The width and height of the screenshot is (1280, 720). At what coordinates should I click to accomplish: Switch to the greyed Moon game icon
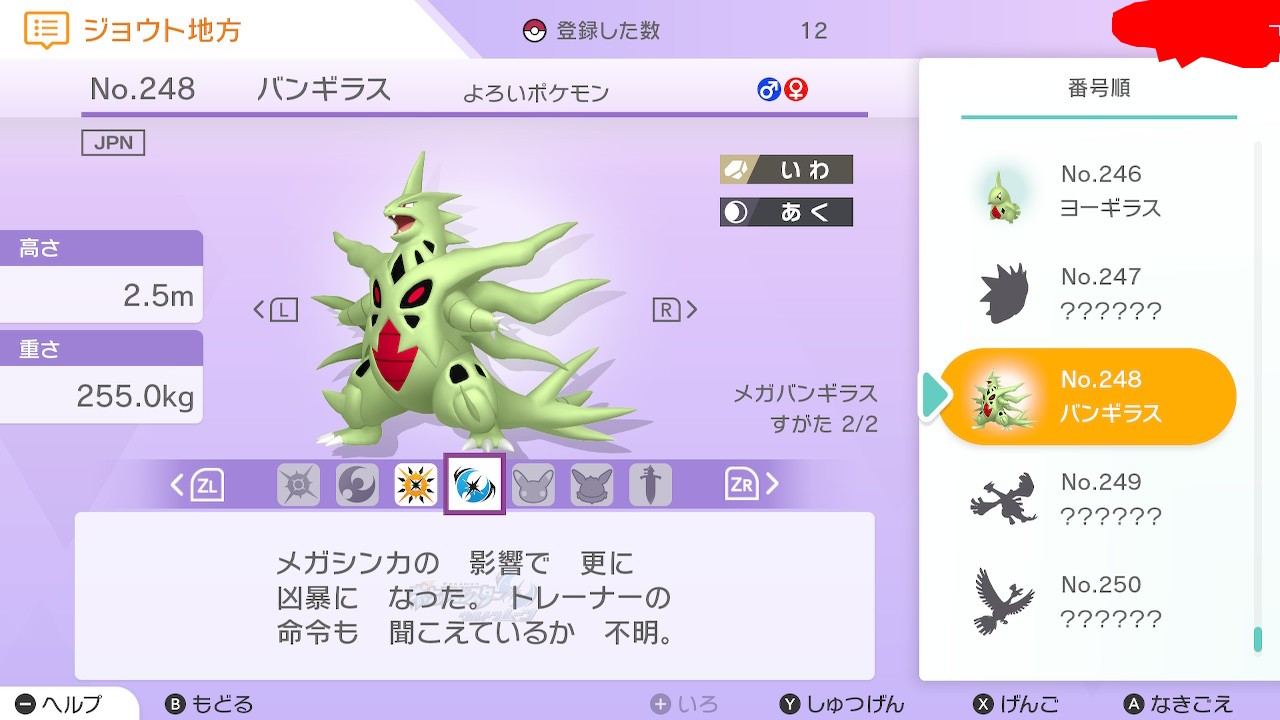click(357, 485)
